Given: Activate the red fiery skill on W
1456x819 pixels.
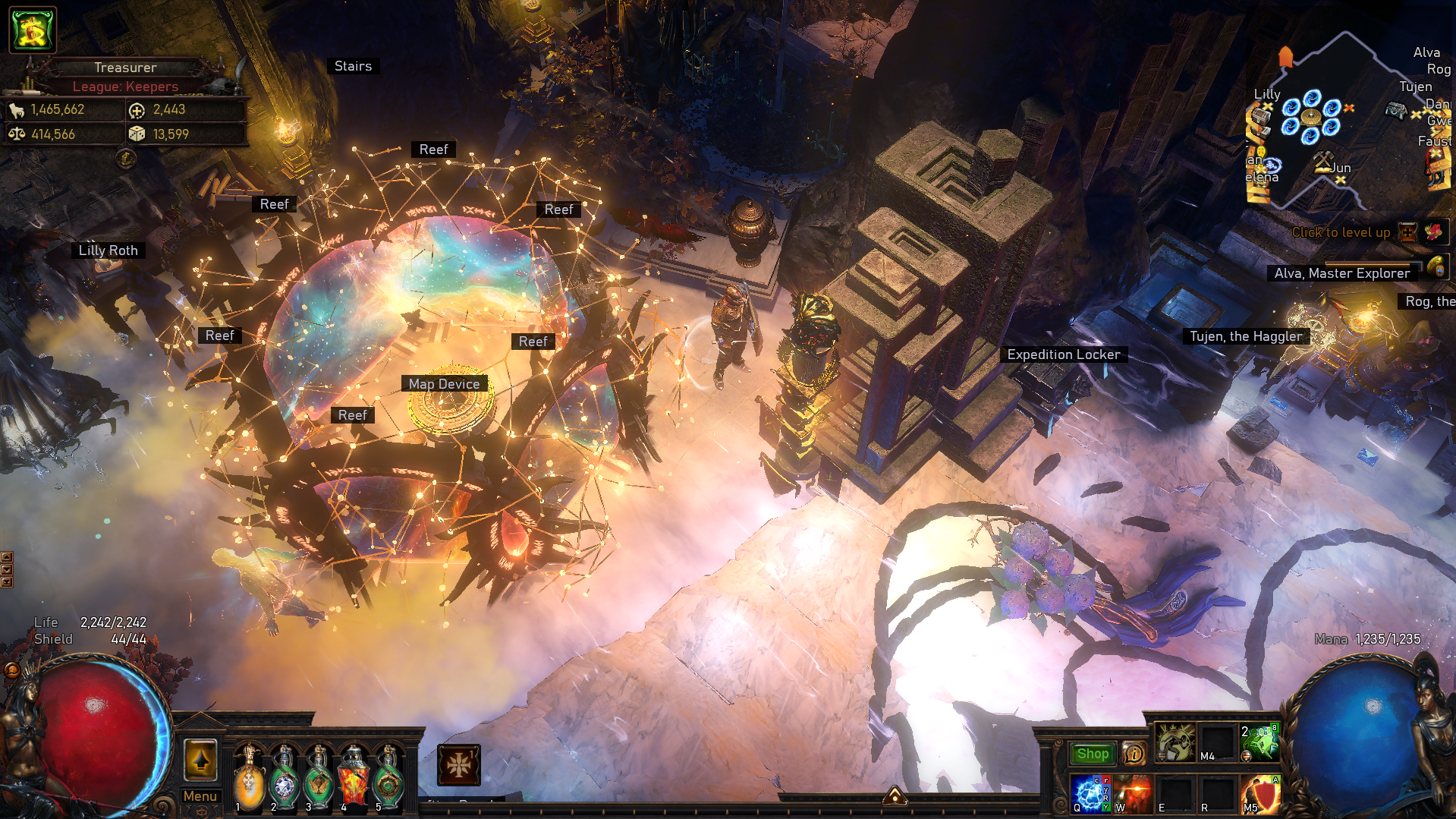Looking at the screenshot, I should pyautogui.click(x=1133, y=794).
